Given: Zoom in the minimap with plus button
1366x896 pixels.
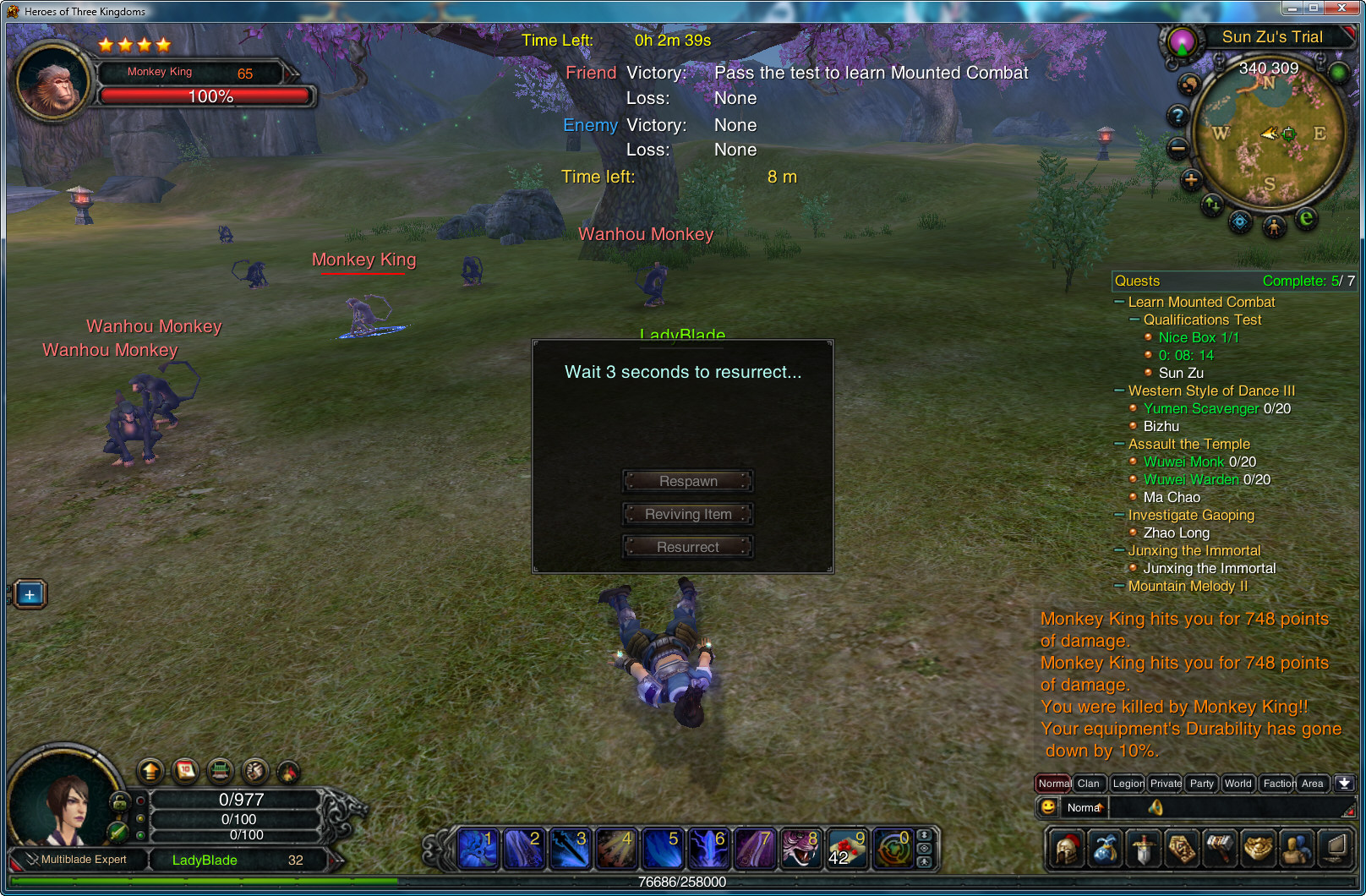Looking at the screenshot, I should 1191,179.
